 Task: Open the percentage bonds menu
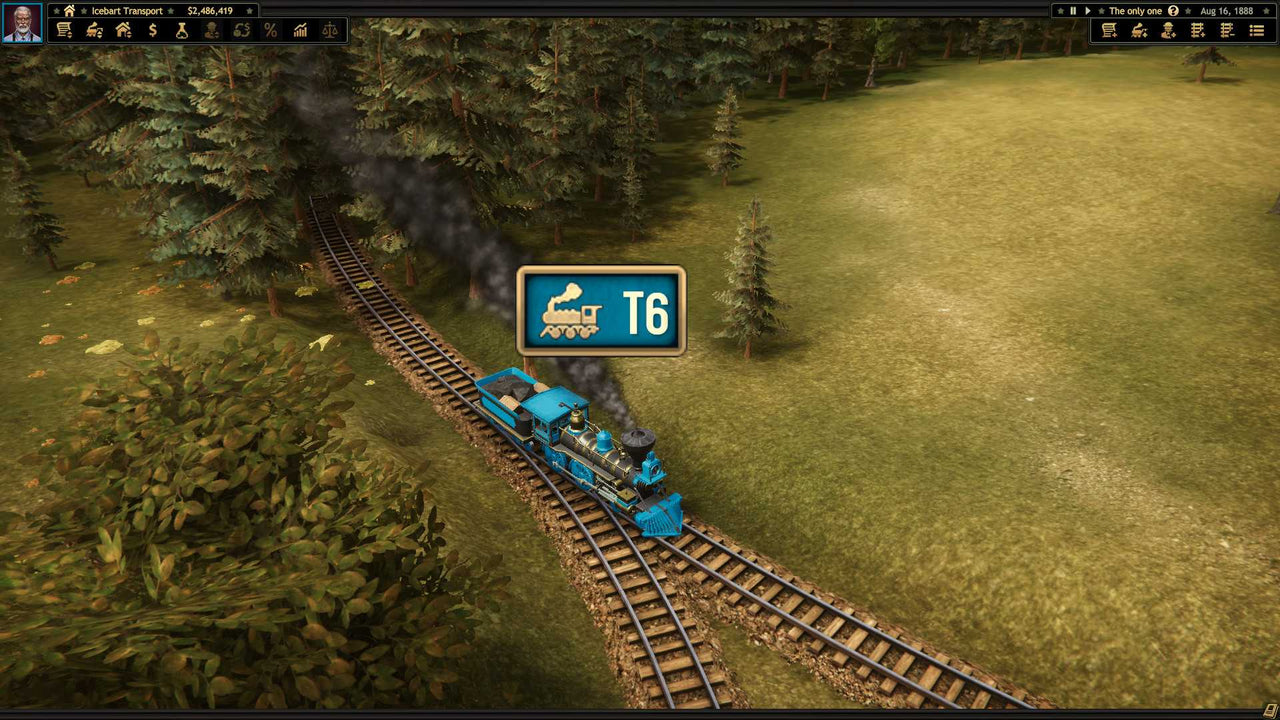(269, 30)
